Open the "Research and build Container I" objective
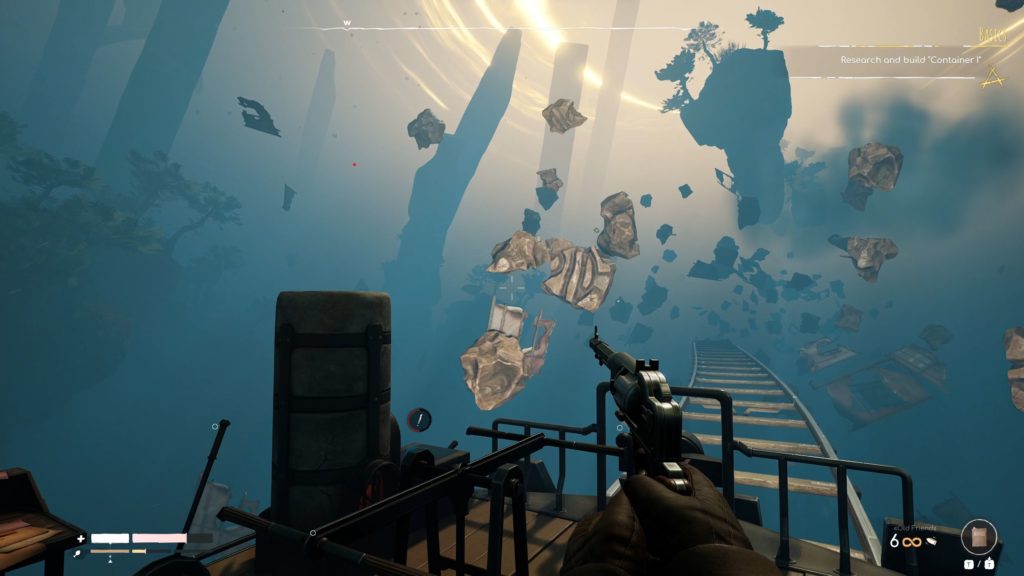The width and height of the screenshot is (1024, 576). 907,60
